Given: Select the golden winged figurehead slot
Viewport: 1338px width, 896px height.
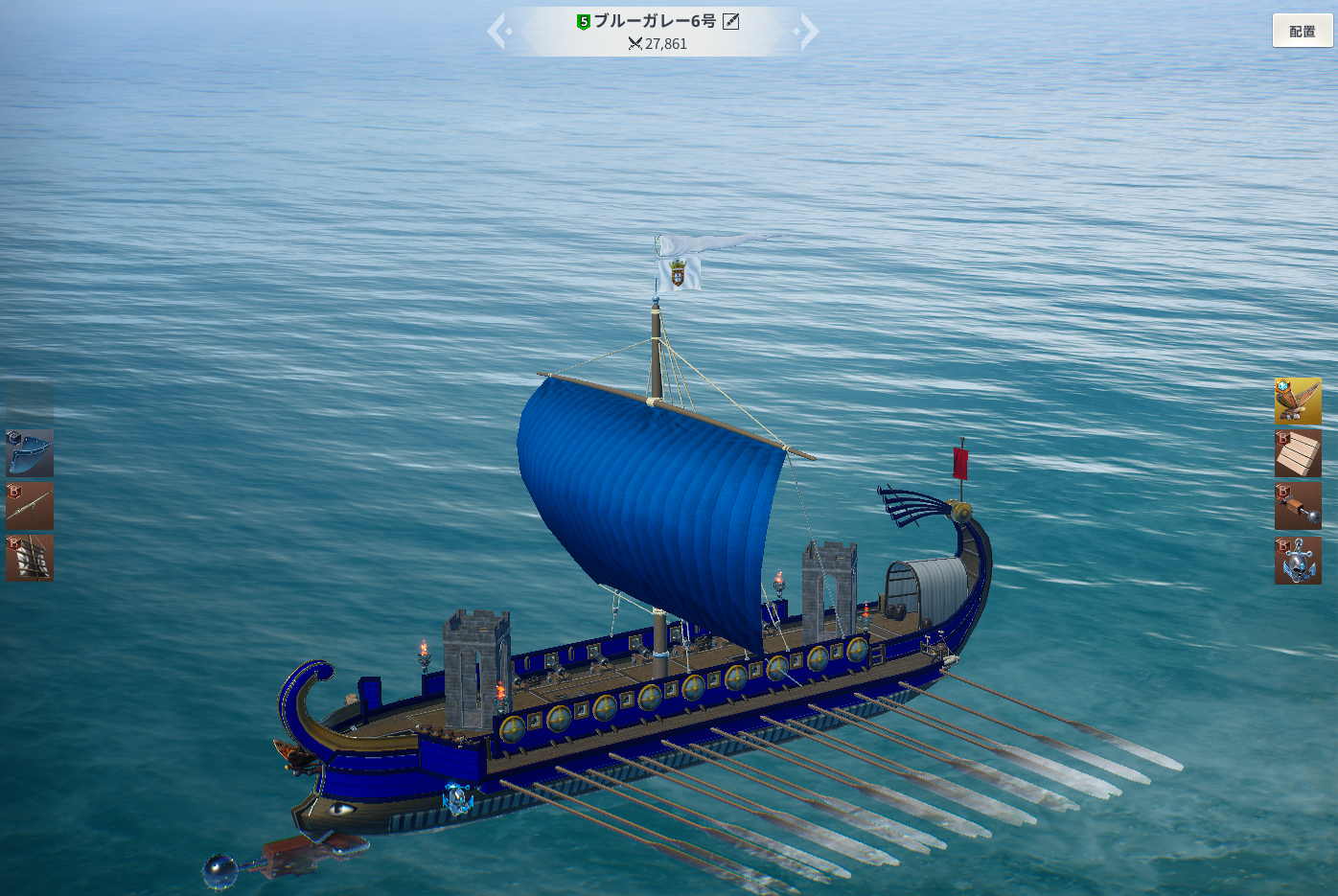Looking at the screenshot, I should point(1298,401).
